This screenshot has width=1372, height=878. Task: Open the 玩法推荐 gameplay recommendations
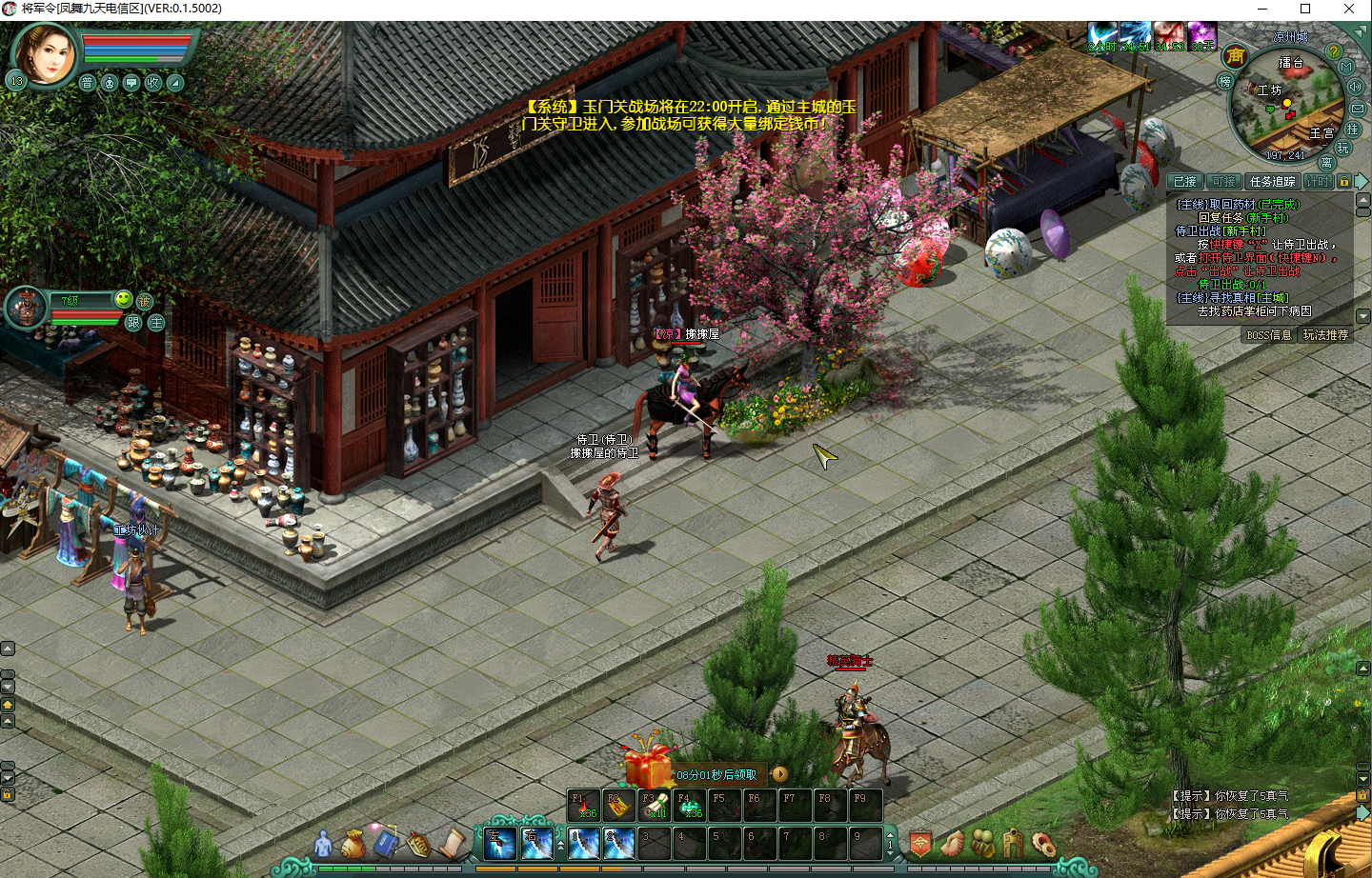click(x=1325, y=335)
